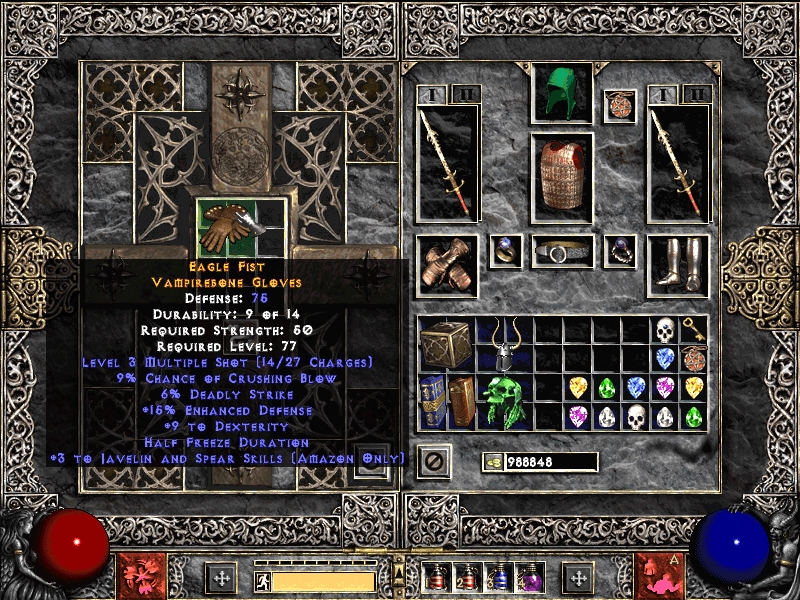The width and height of the screenshot is (800, 600).
Task: Click the gold coins button
Action: point(492,462)
